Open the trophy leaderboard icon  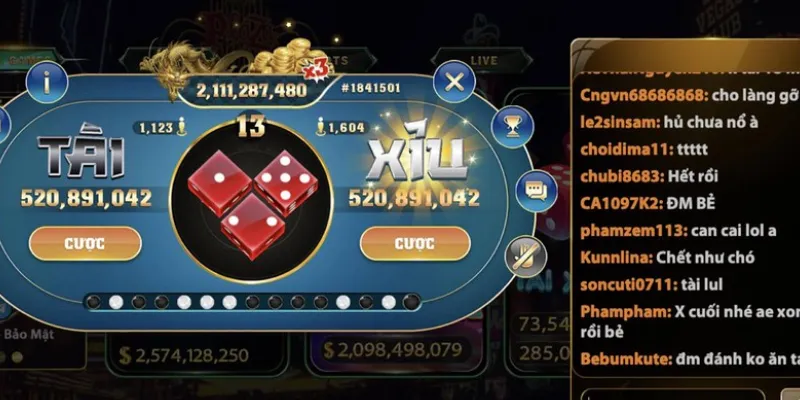[514, 125]
